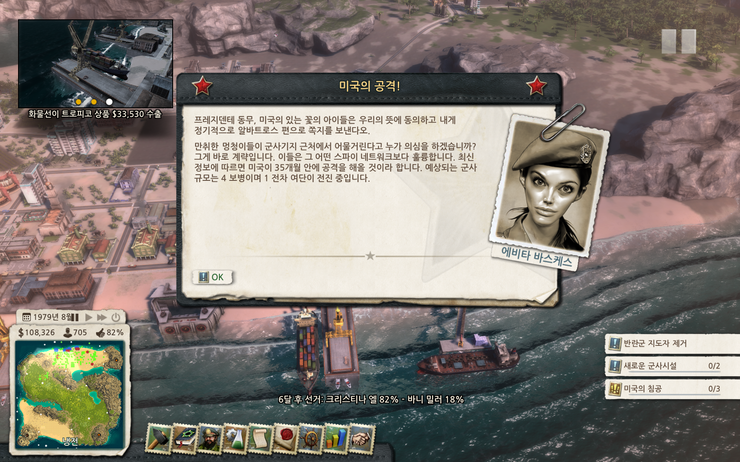Open the red wax seal document menu
This screenshot has width=740, height=462.
pyautogui.click(x=285, y=437)
